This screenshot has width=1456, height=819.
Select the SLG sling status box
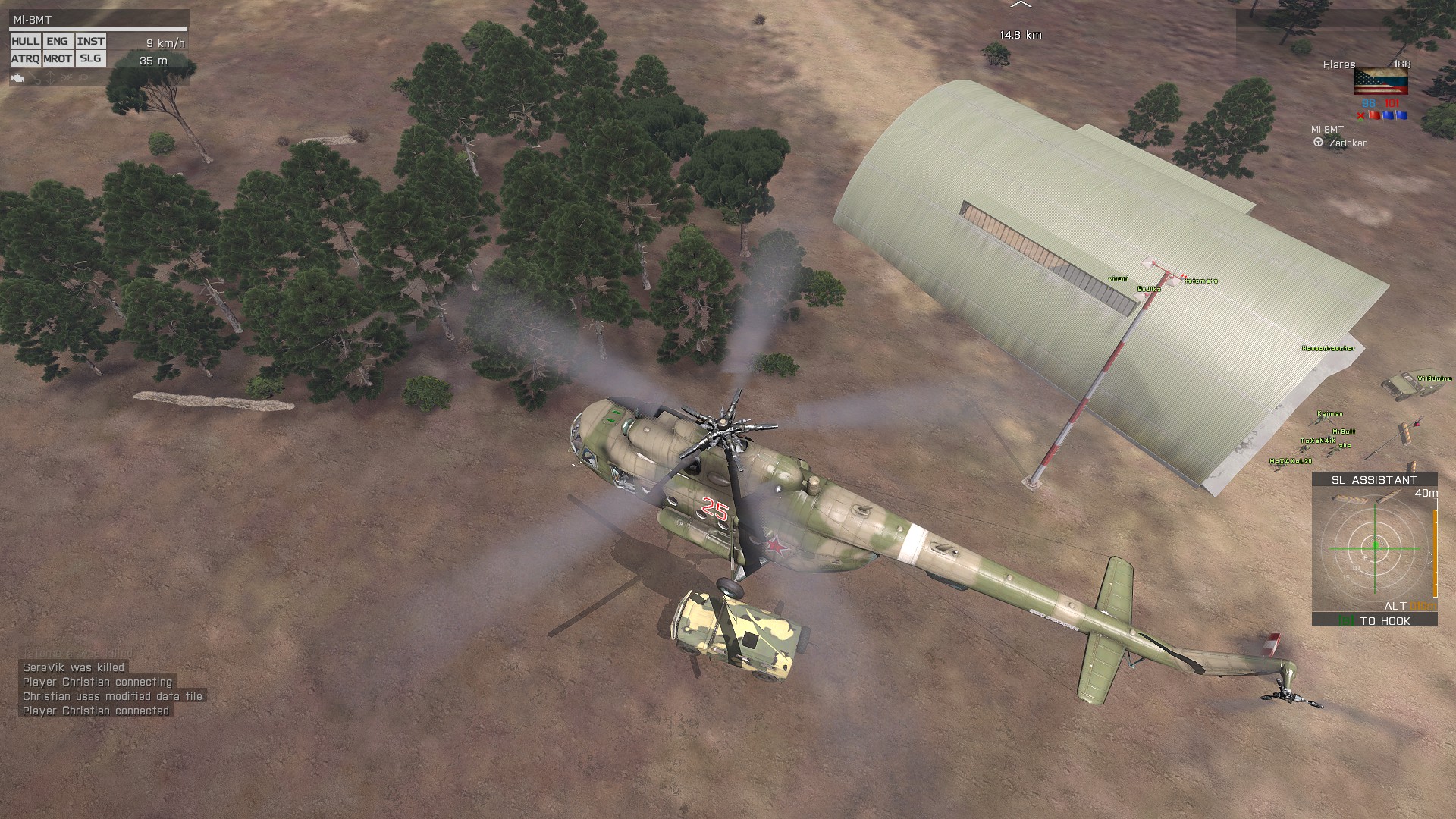[90, 58]
